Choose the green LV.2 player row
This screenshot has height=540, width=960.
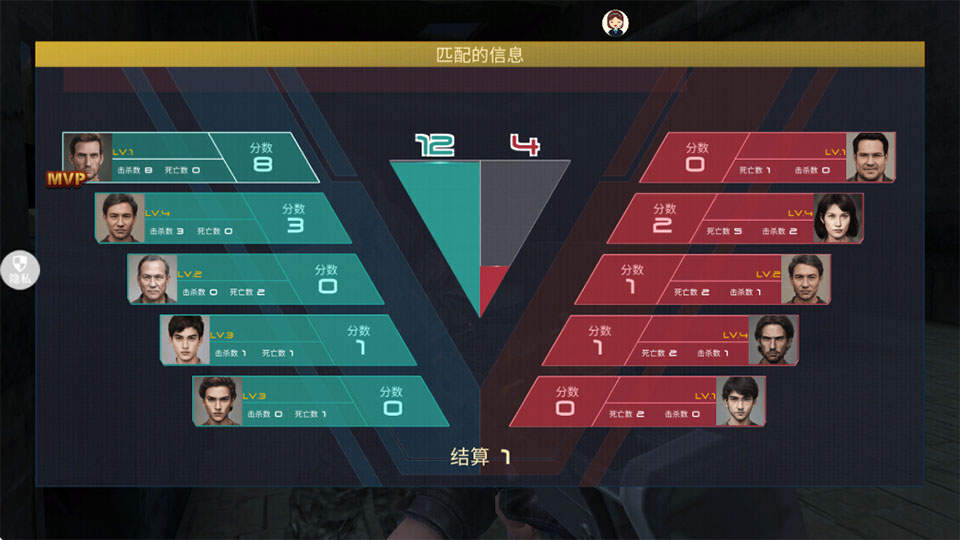(x=256, y=280)
